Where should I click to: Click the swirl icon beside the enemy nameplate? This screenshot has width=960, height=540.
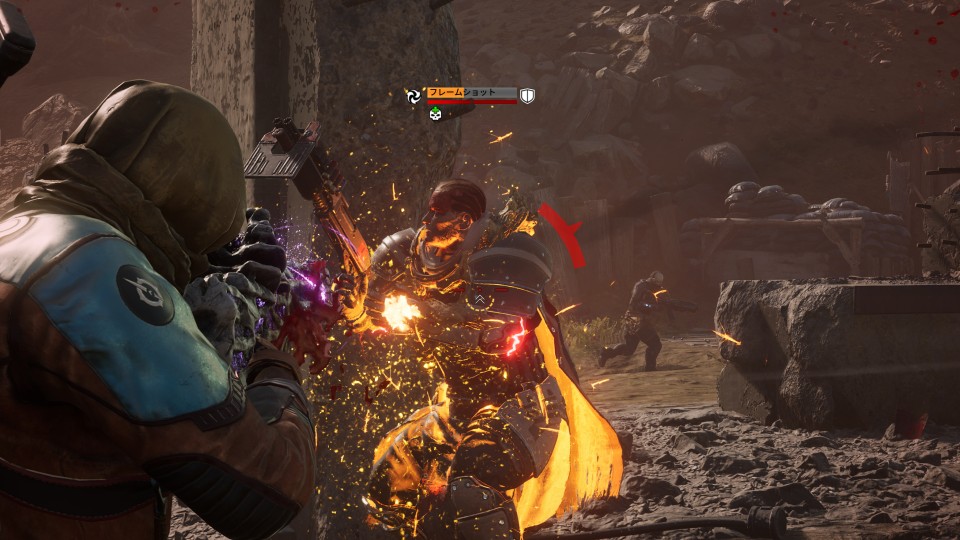tap(413, 95)
